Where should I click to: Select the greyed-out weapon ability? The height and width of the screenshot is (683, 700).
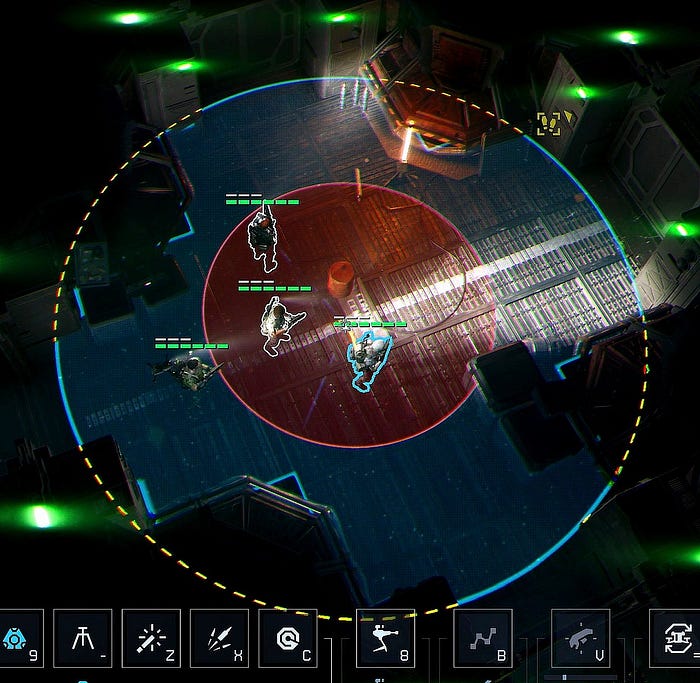(580, 637)
